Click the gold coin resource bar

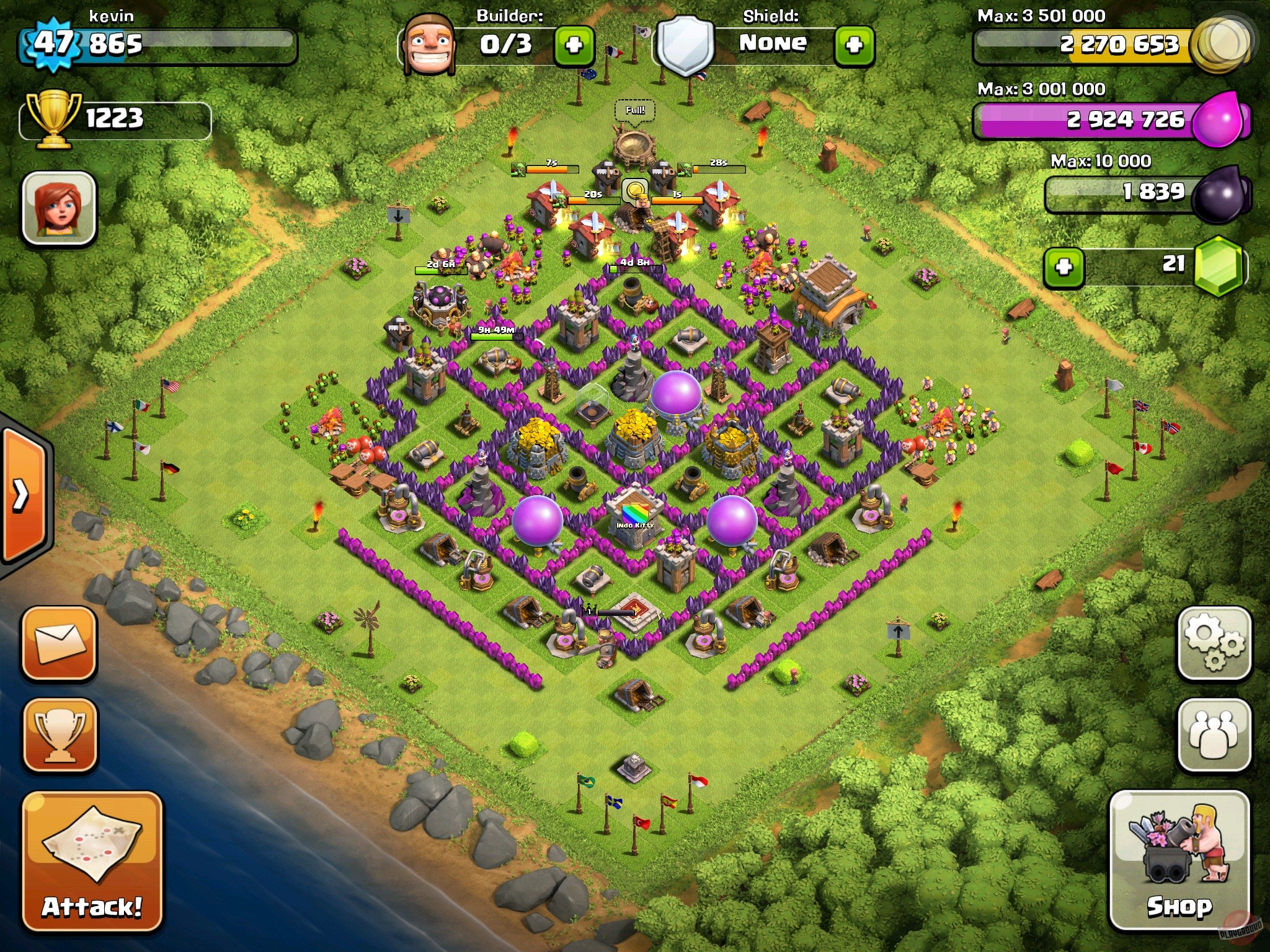(x=1104, y=45)
